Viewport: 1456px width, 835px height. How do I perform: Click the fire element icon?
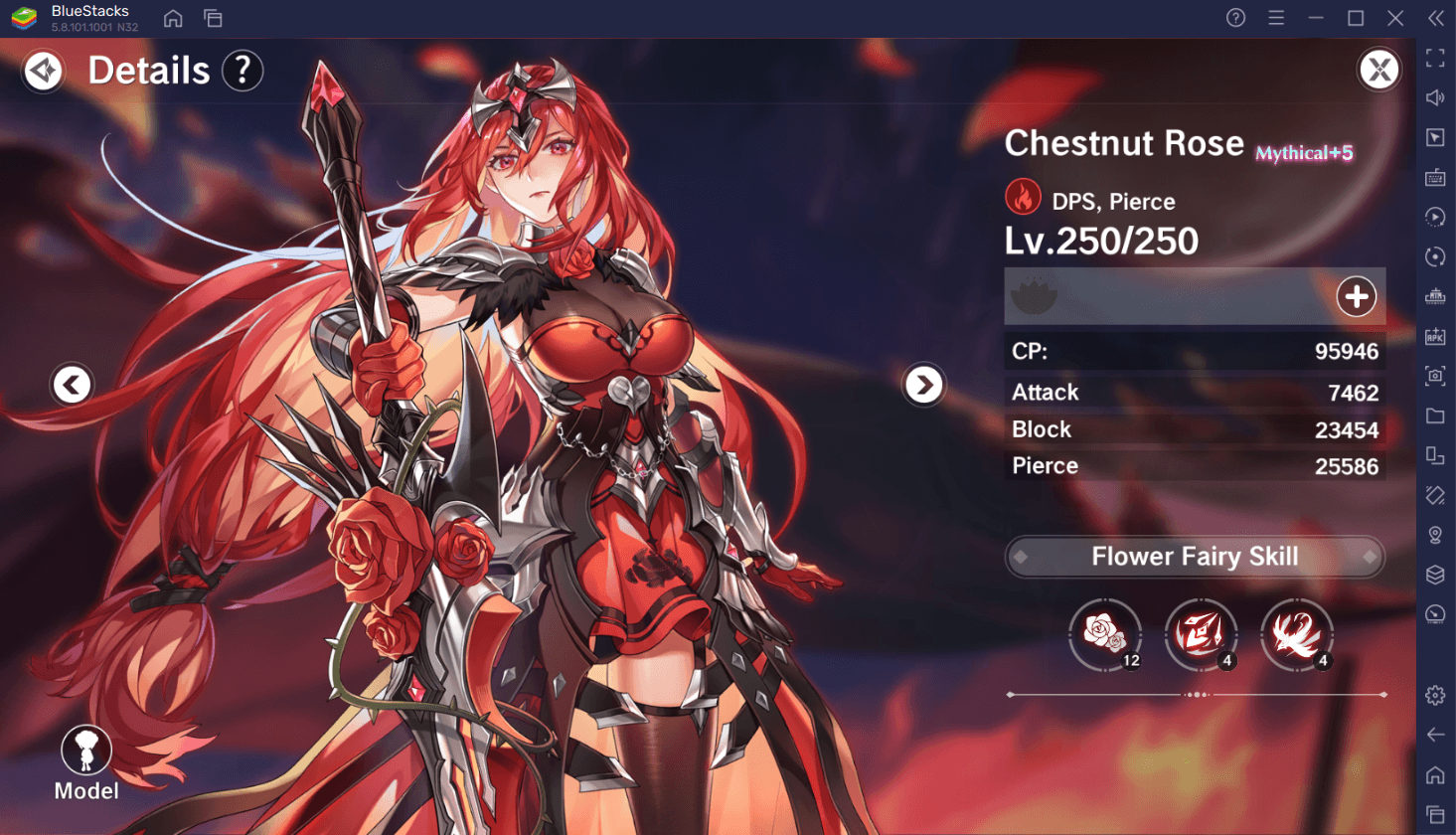click(x=1023, y=198)
